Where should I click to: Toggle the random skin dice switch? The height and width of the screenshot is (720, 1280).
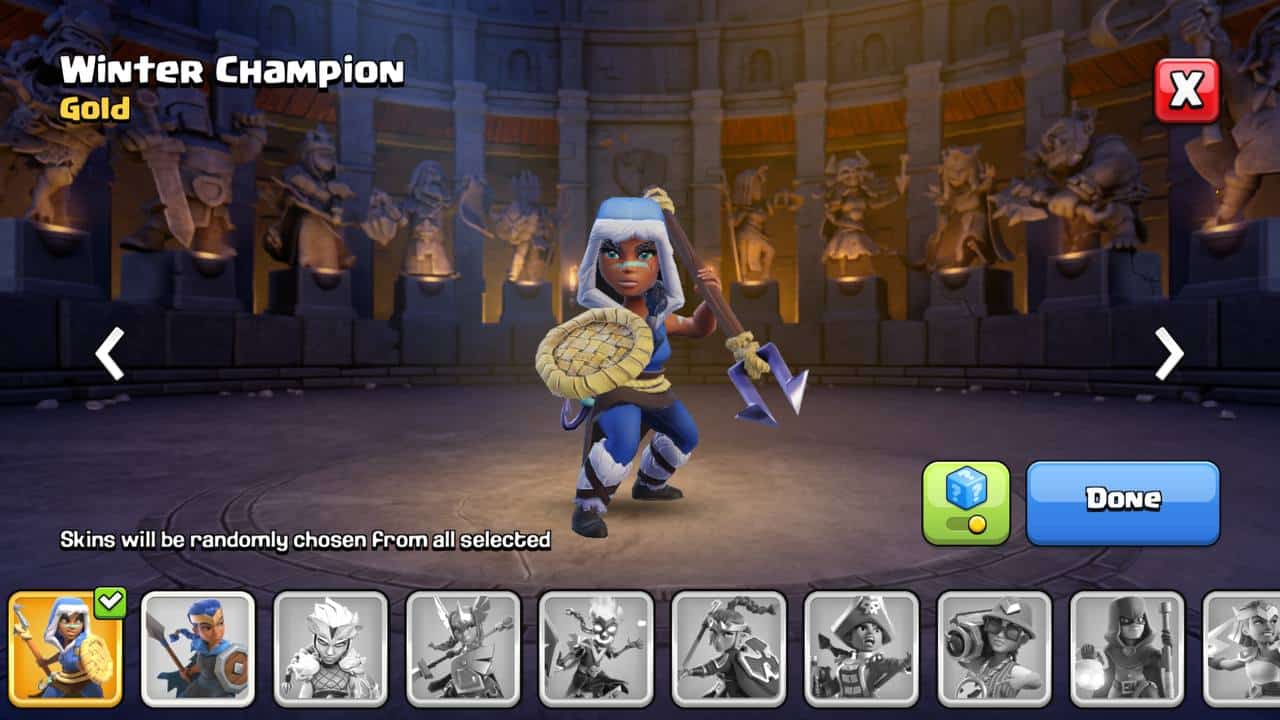(966, 503)
